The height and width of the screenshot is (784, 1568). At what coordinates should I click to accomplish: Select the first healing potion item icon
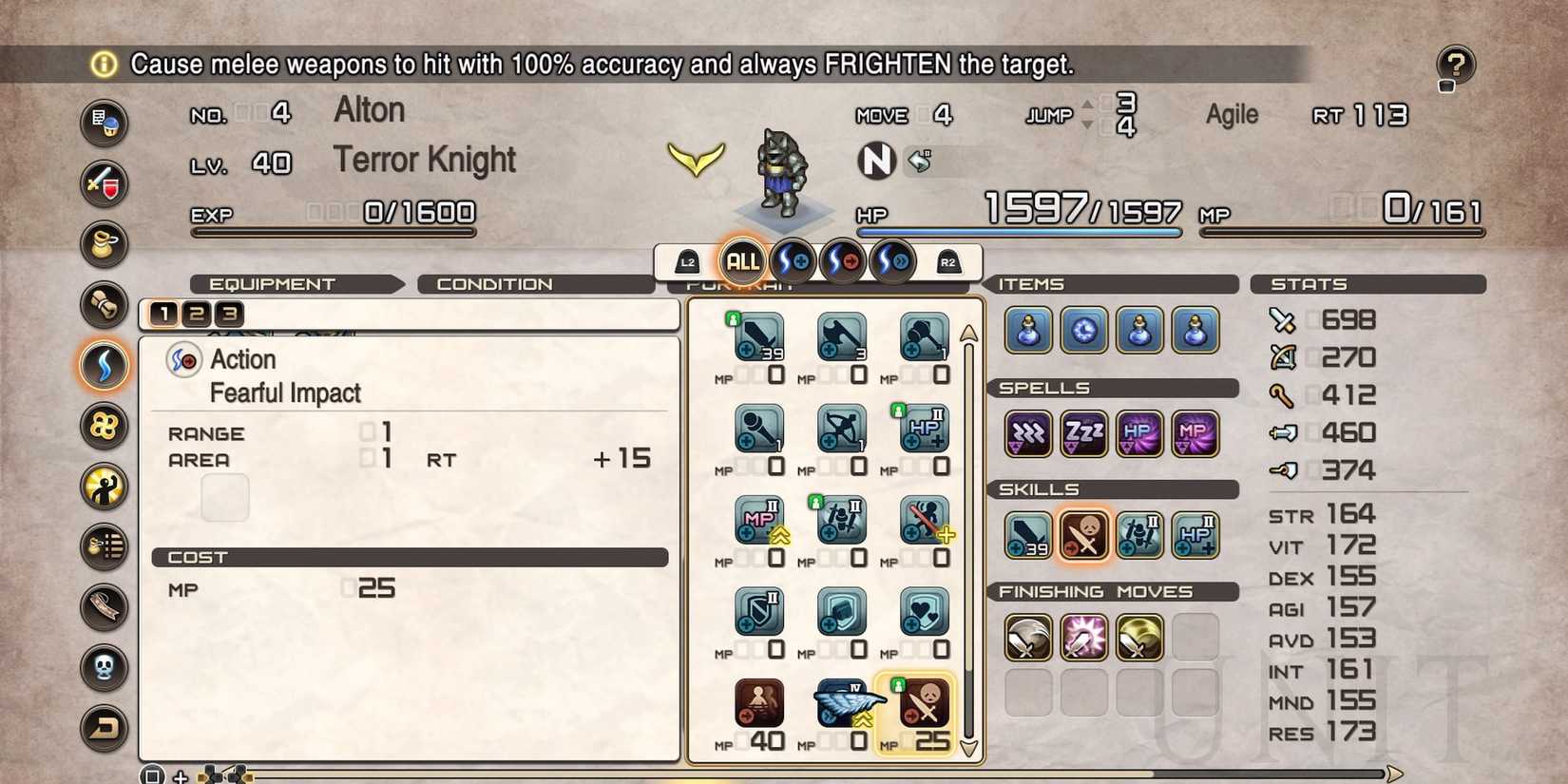pyautogui.click(x=1026, y=332)
